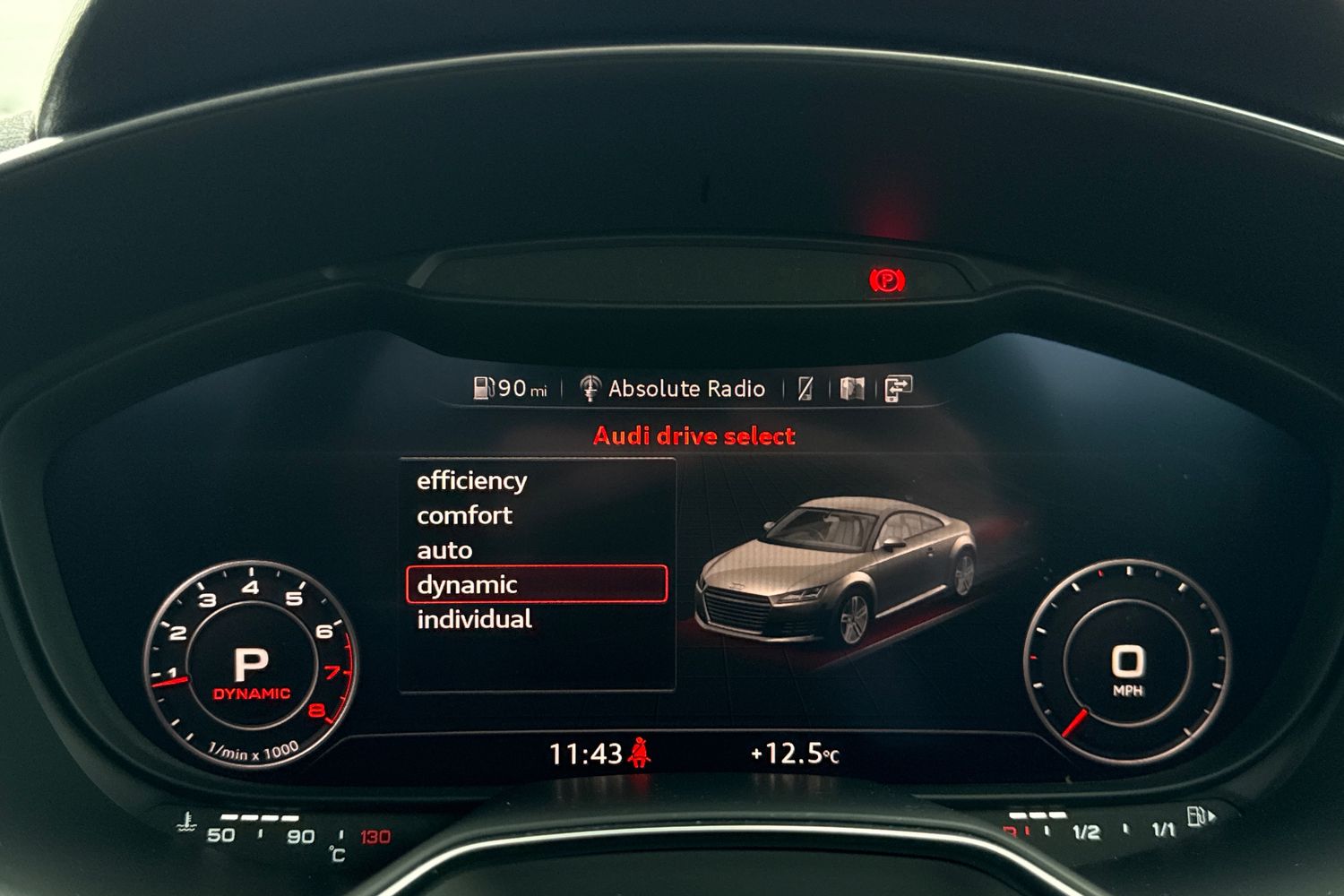This screenshot has width=1344, height=896.
Task: Click the Absolute Radio station label
Action: click(686, 388)
